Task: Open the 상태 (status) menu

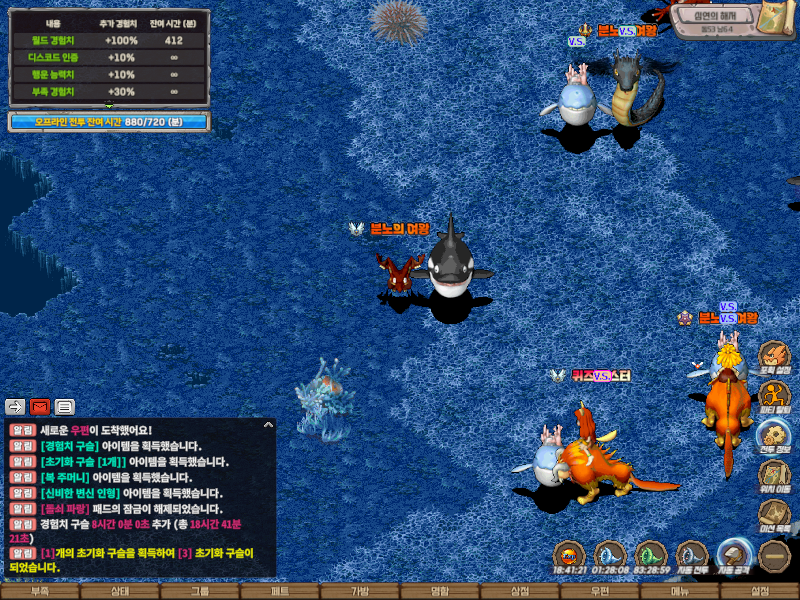Action: 120,591
